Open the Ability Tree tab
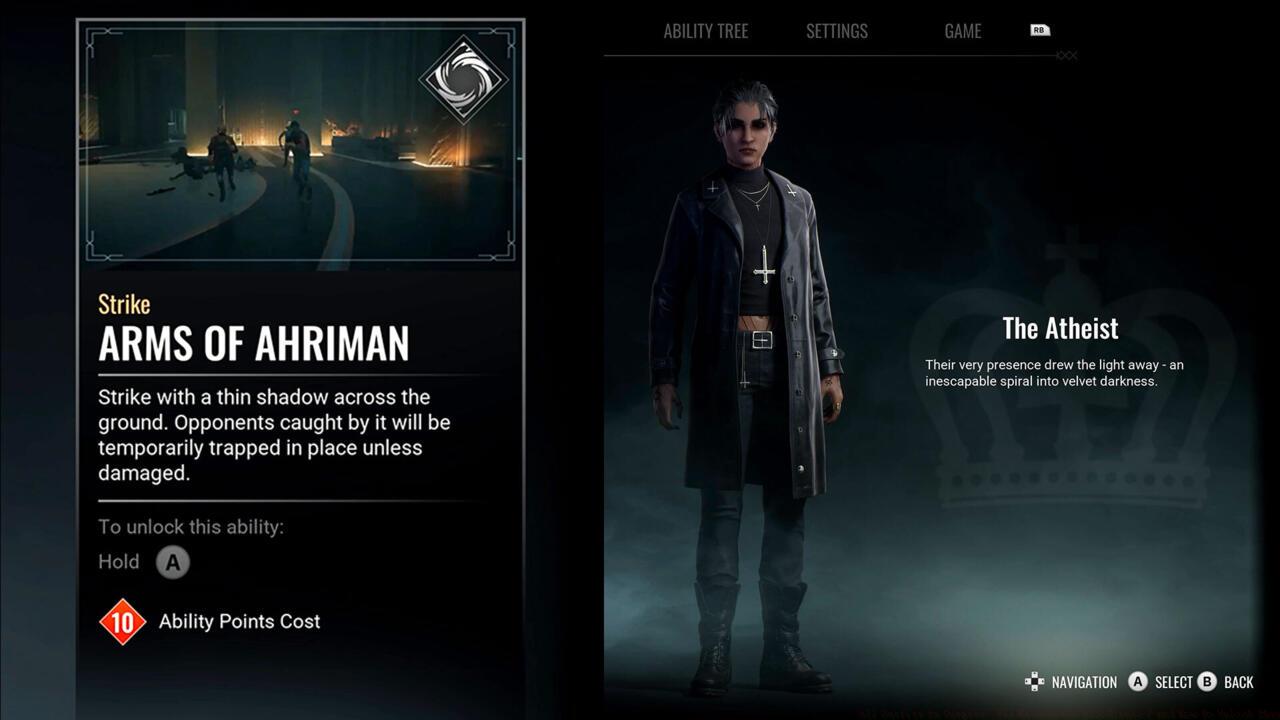1280x720 pixels. coord(705,31)
